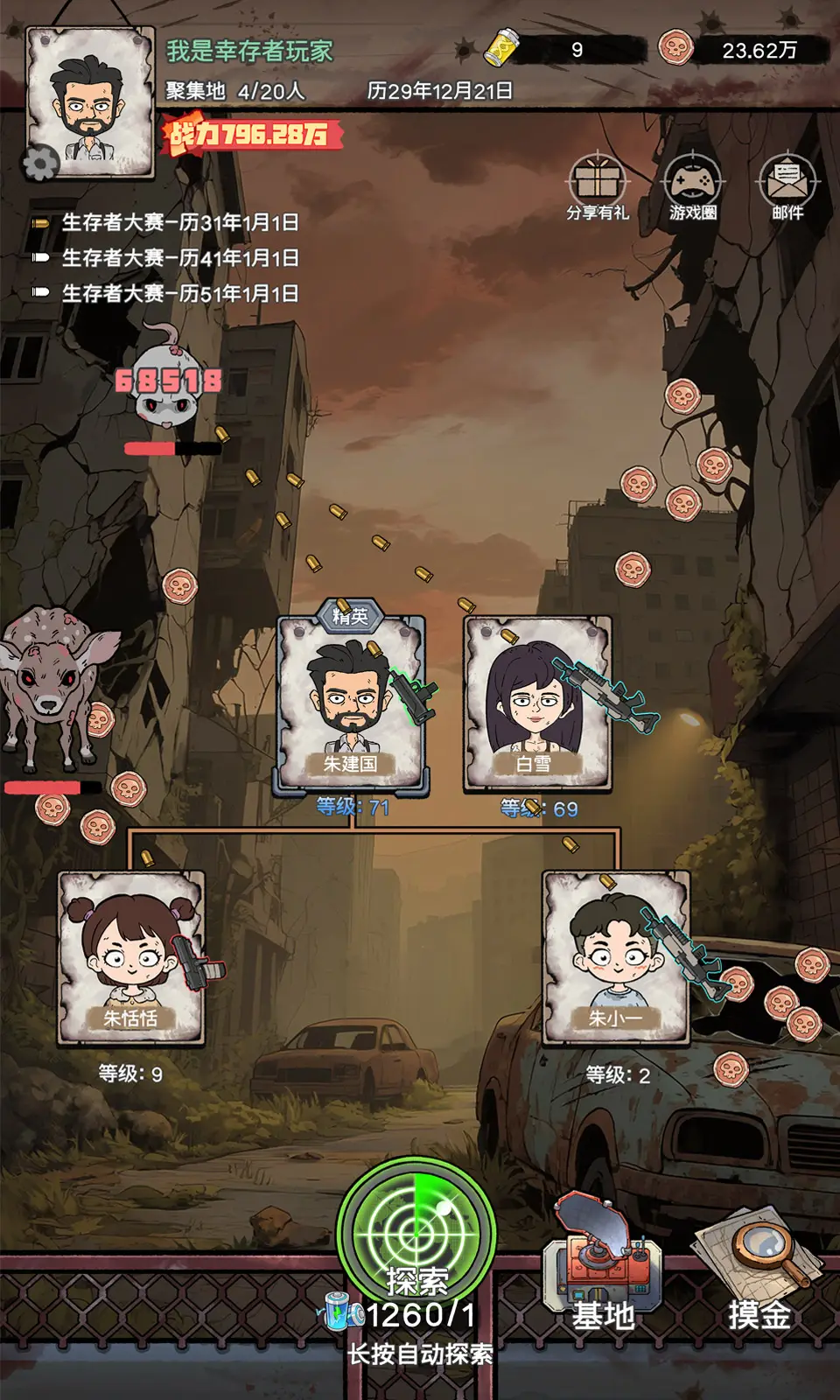Viewport: 840px width, 1400px height.
Task: Choose survivor card 朱小一
Action: [x=616, y=956]
